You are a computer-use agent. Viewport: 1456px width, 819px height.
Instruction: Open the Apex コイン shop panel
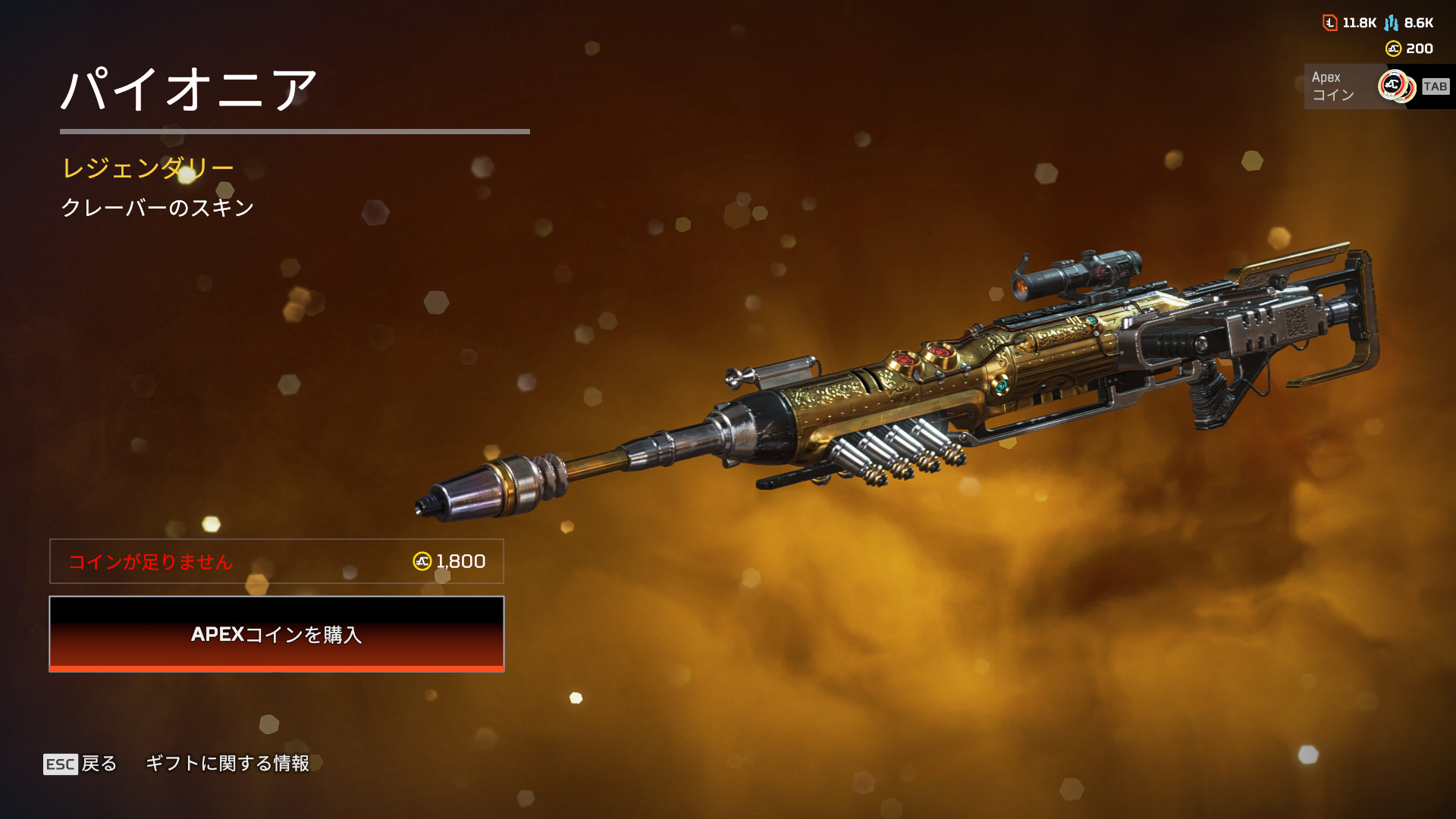1376,86
